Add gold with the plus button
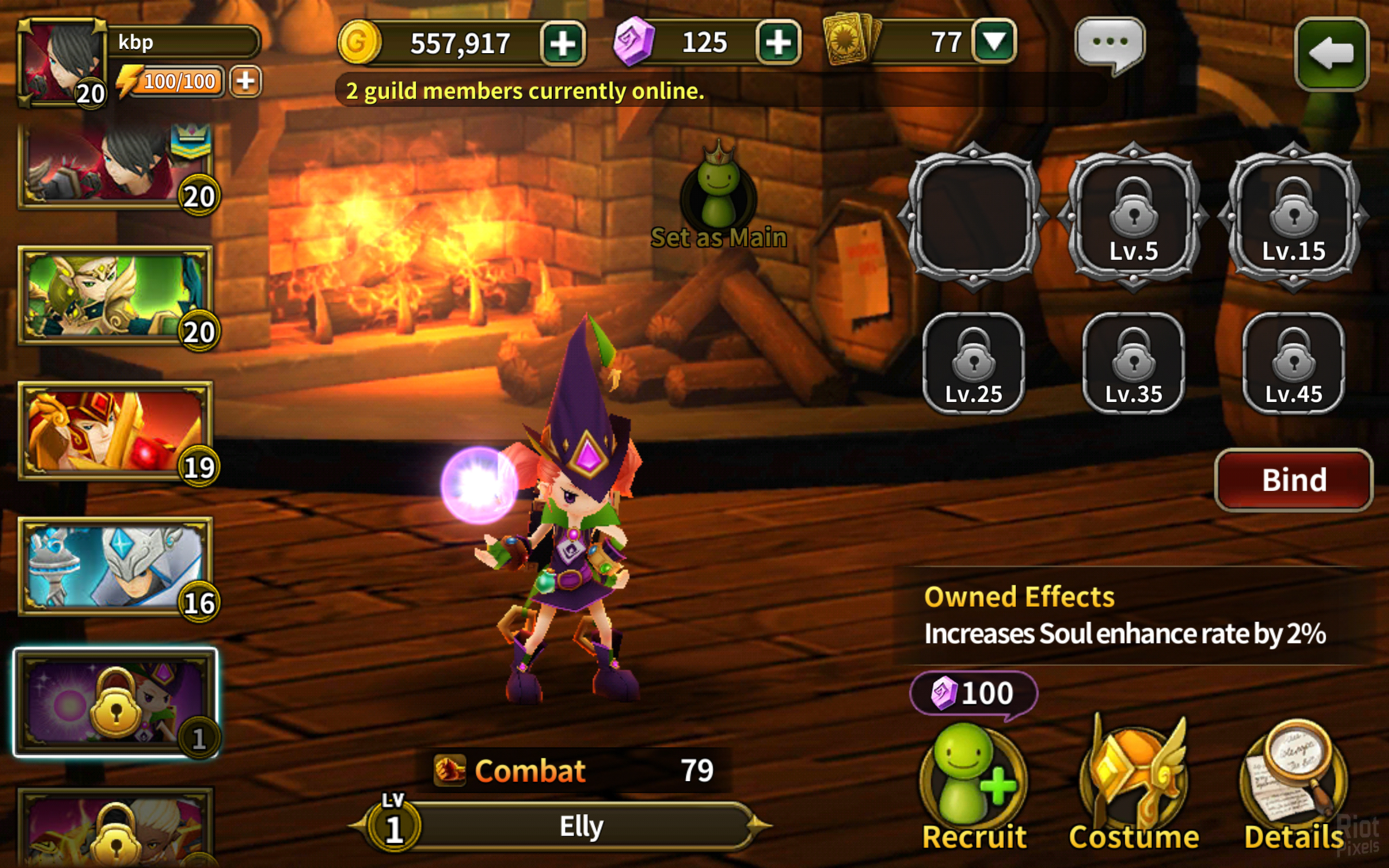 (x=563, y=43)
